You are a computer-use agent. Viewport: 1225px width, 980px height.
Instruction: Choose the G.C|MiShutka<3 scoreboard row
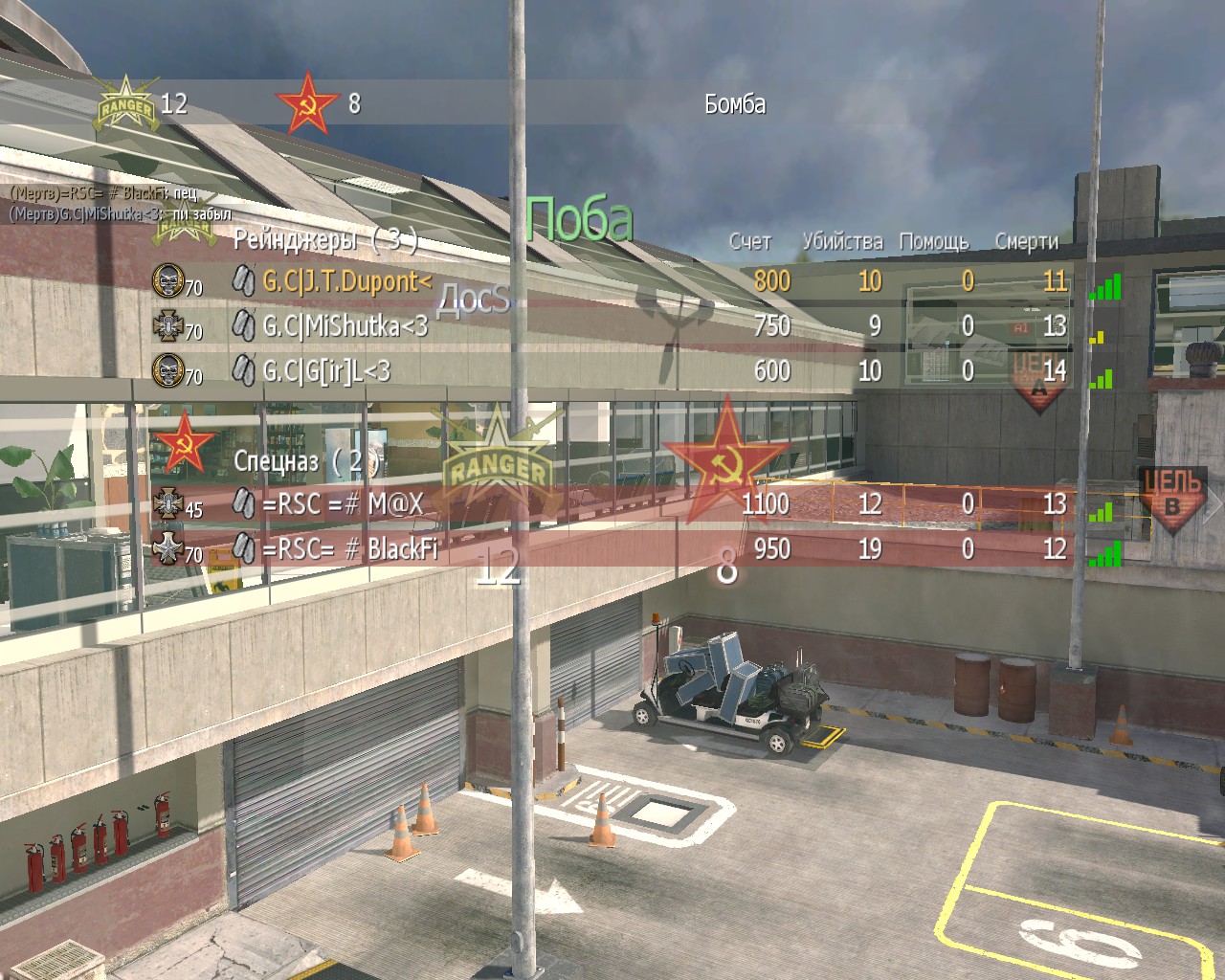click(x=345, y=326)
